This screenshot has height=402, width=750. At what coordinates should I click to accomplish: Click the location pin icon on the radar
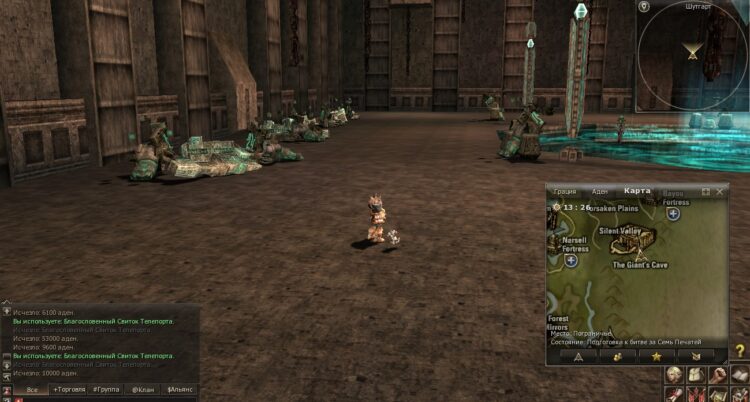[x=646, y=7]
